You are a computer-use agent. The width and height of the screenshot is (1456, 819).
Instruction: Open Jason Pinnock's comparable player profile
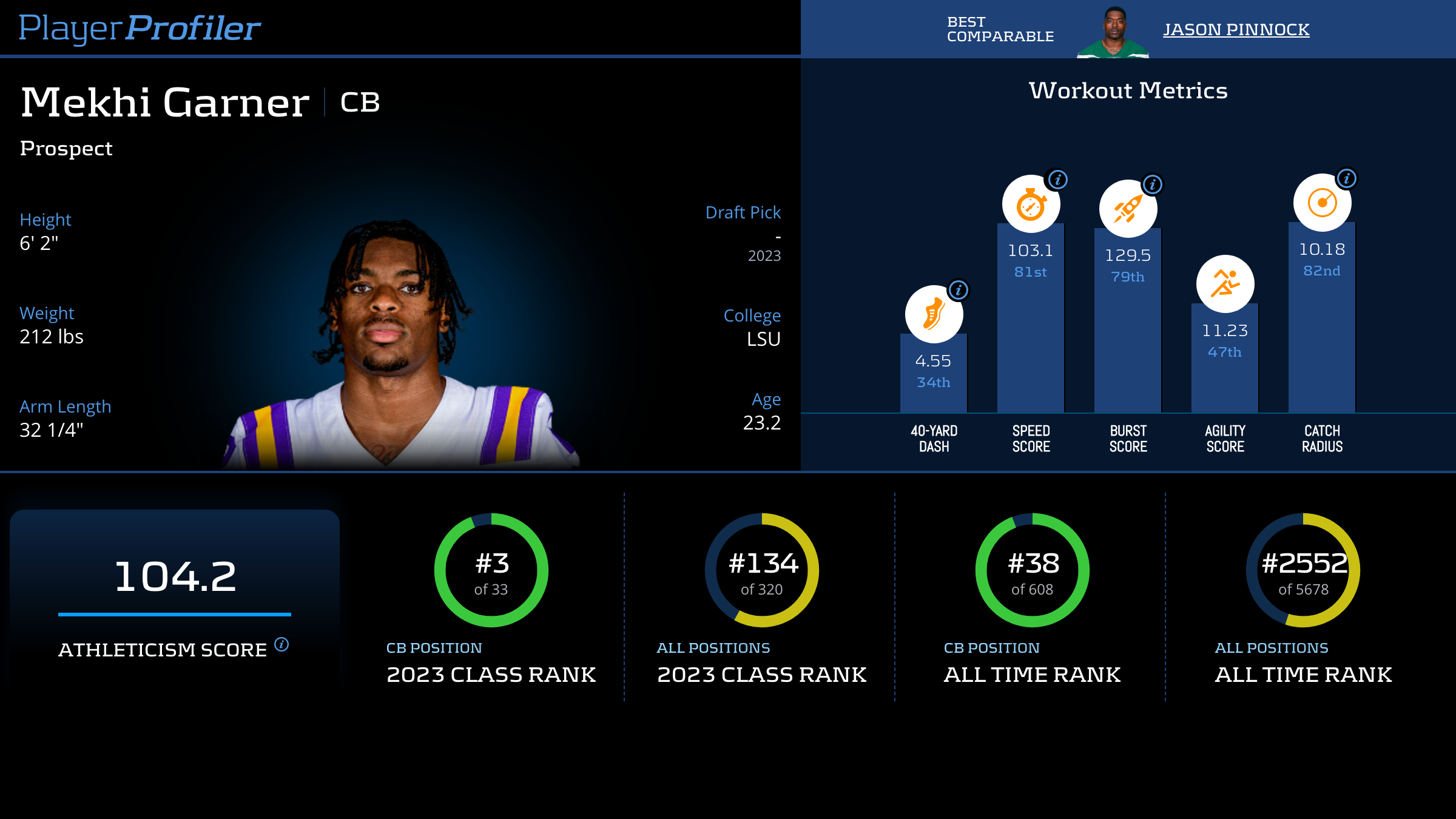(x=1236, y=29)
